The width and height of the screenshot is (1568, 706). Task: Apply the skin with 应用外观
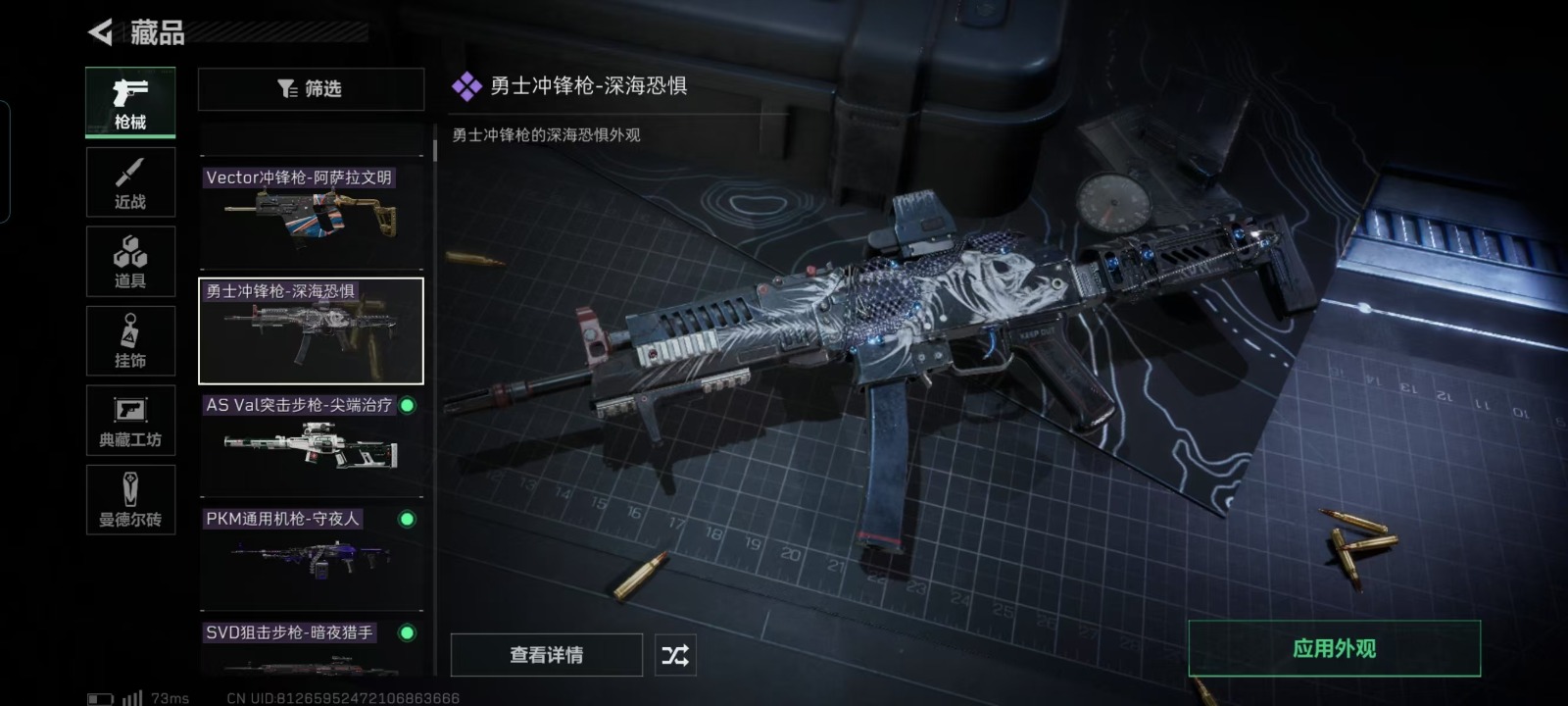pyautogui.click(x=1334, y=648)
